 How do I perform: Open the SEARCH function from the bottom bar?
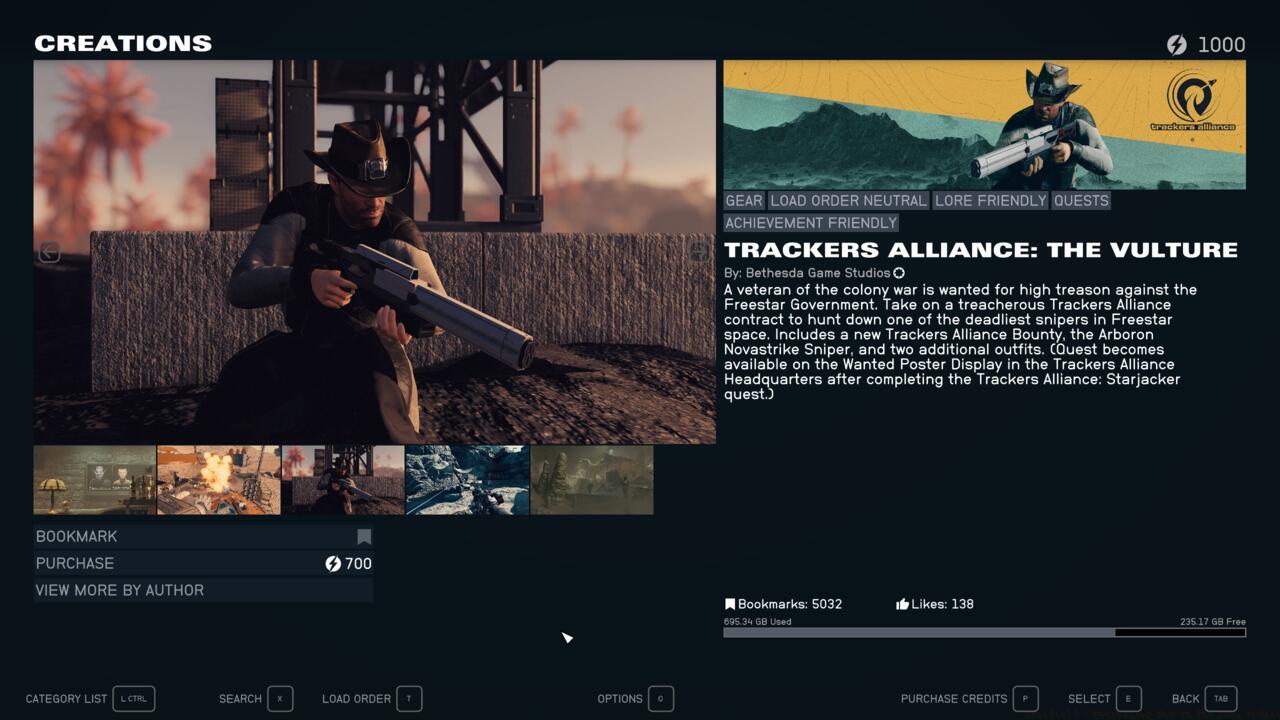pyautogui.click(x=240, y=699)
